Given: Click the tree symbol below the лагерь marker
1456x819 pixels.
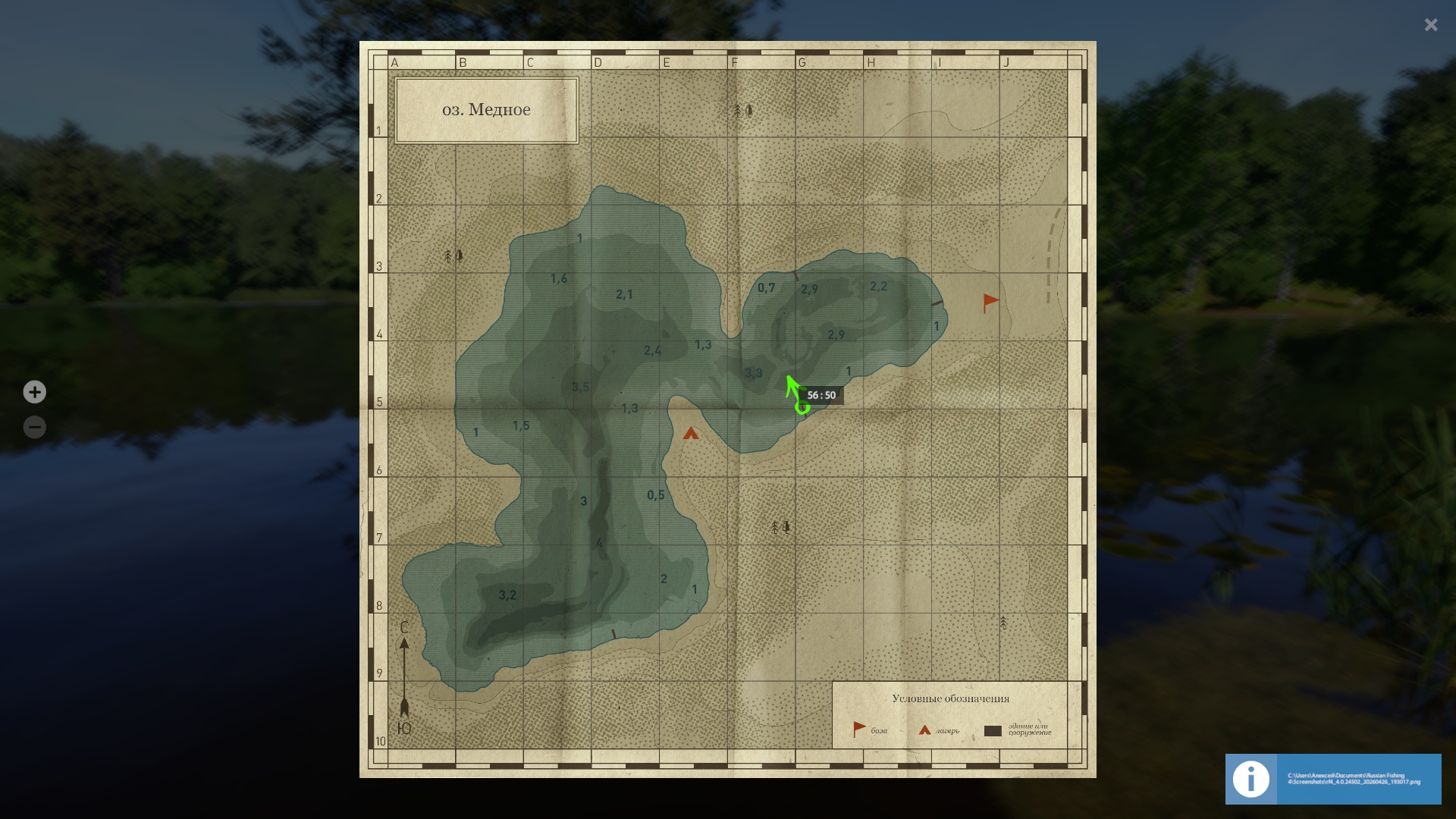Looking at the screenshot, I should click(780, 526).
